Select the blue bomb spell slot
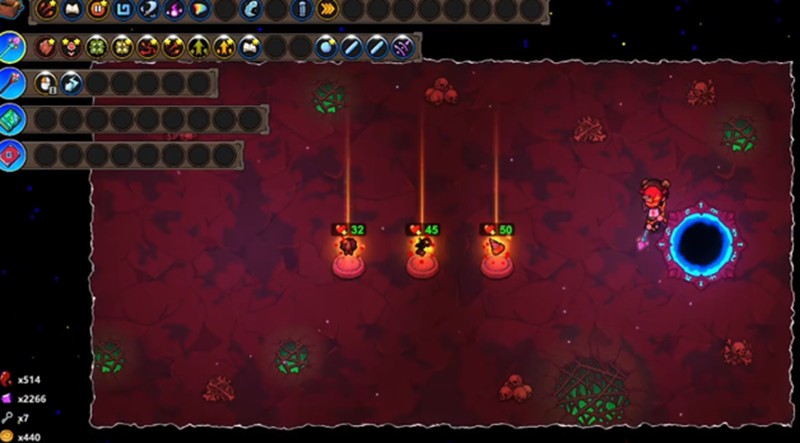800x443 pixels. point(326,47)
